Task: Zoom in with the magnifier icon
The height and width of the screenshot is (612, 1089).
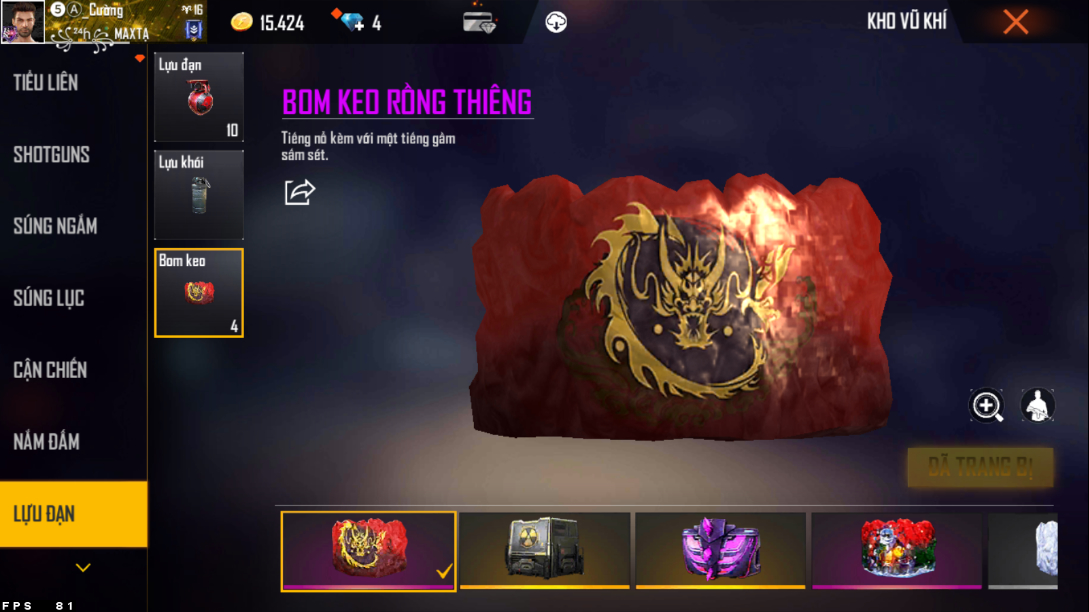Action: (x=987, y=405)
